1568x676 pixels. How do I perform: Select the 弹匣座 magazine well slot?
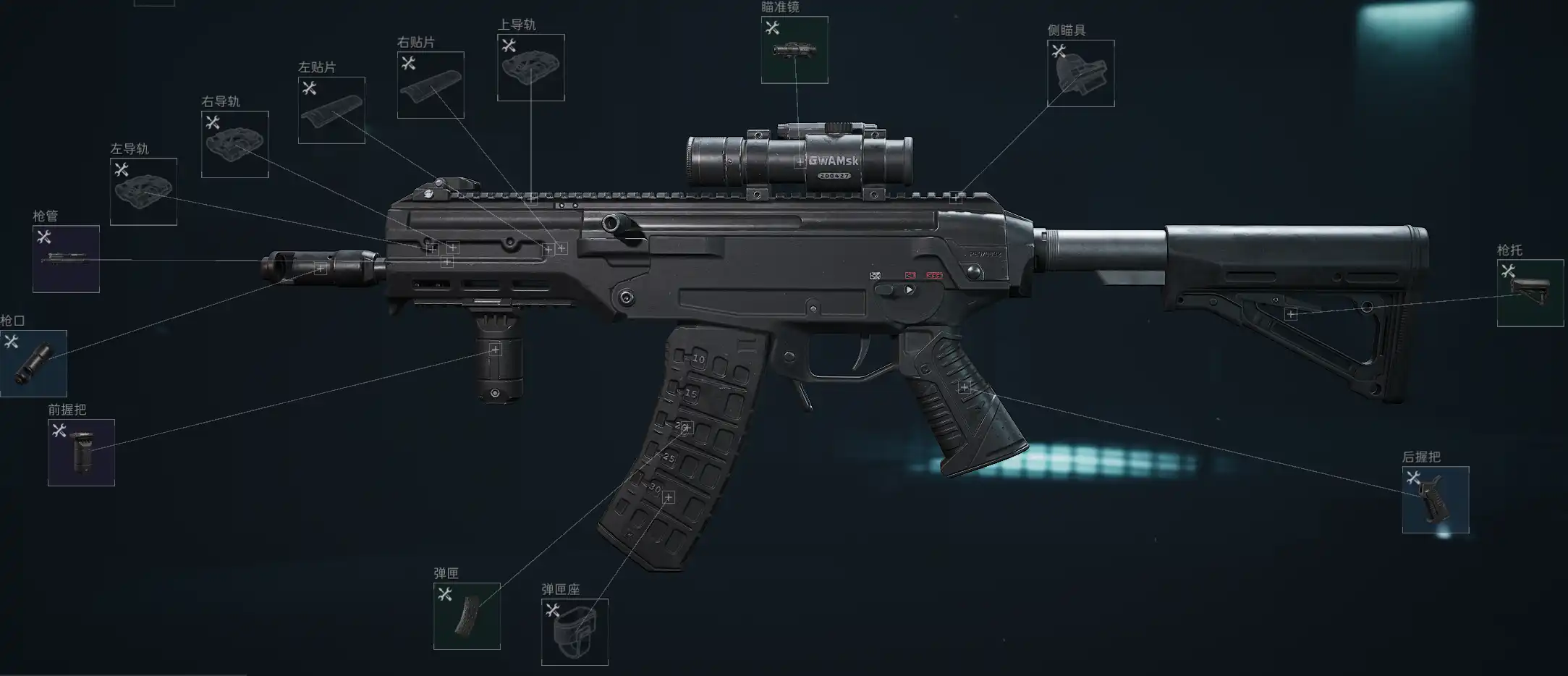click(x=575, y=632)
